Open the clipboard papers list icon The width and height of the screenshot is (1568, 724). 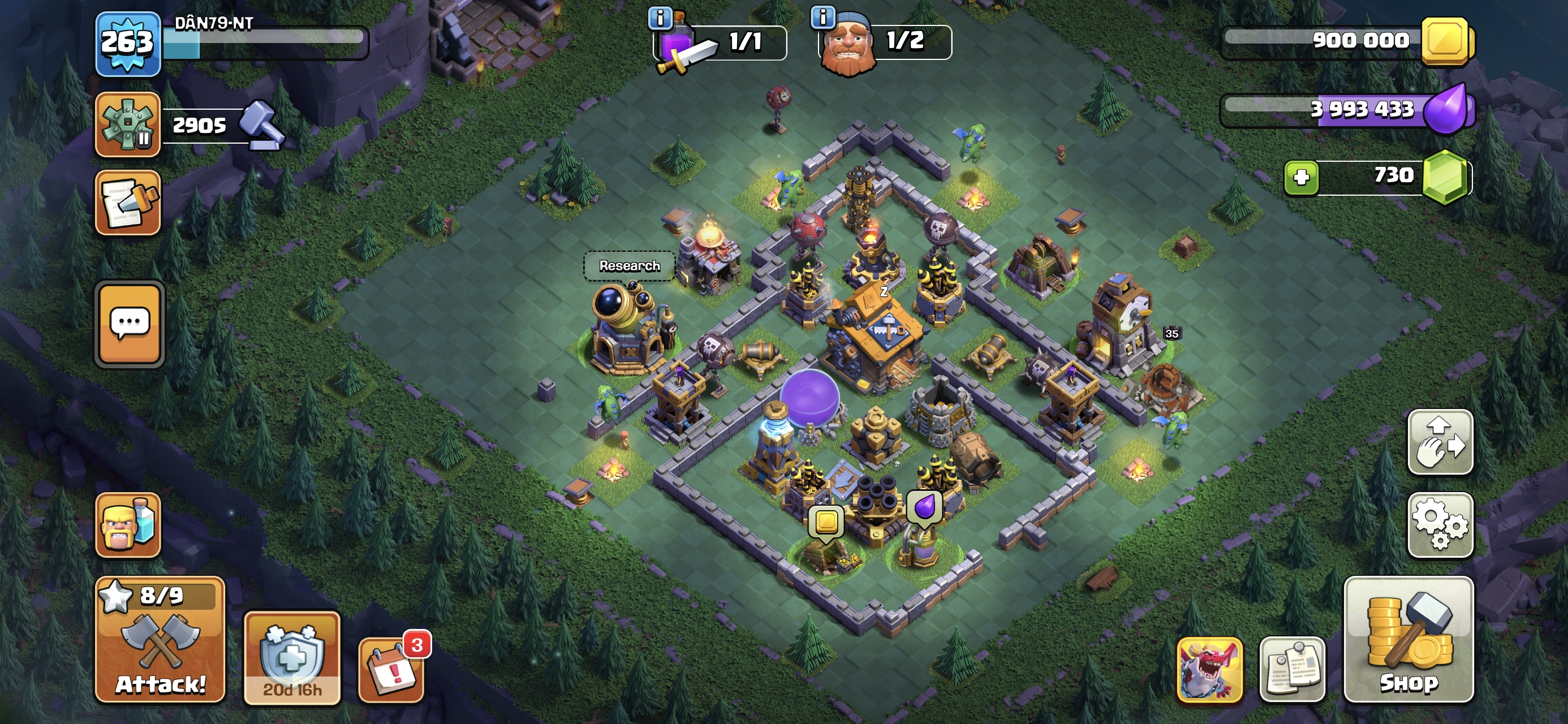pos(1291,670)
